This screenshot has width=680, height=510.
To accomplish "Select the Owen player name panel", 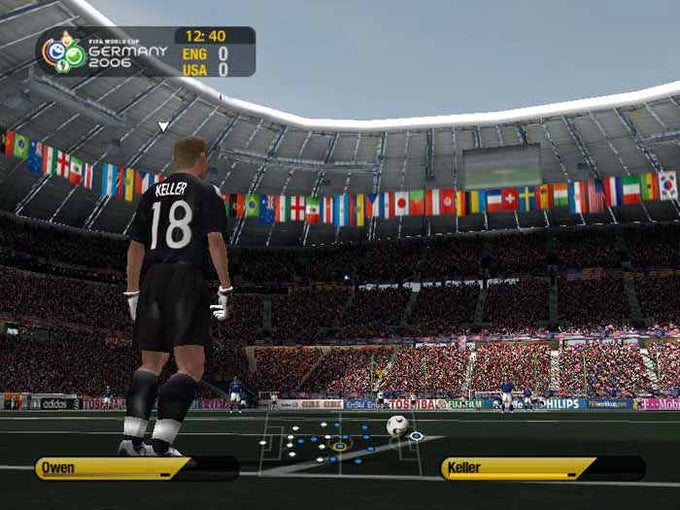I will coord(136,468).
